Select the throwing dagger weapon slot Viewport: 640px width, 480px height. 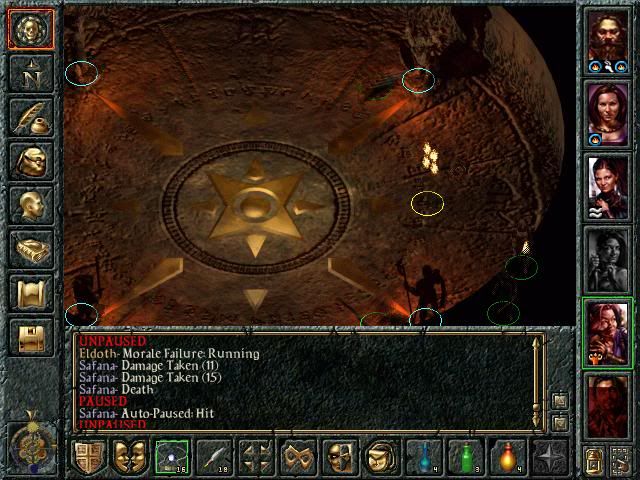pyautogui.click(x=213, y=457)
